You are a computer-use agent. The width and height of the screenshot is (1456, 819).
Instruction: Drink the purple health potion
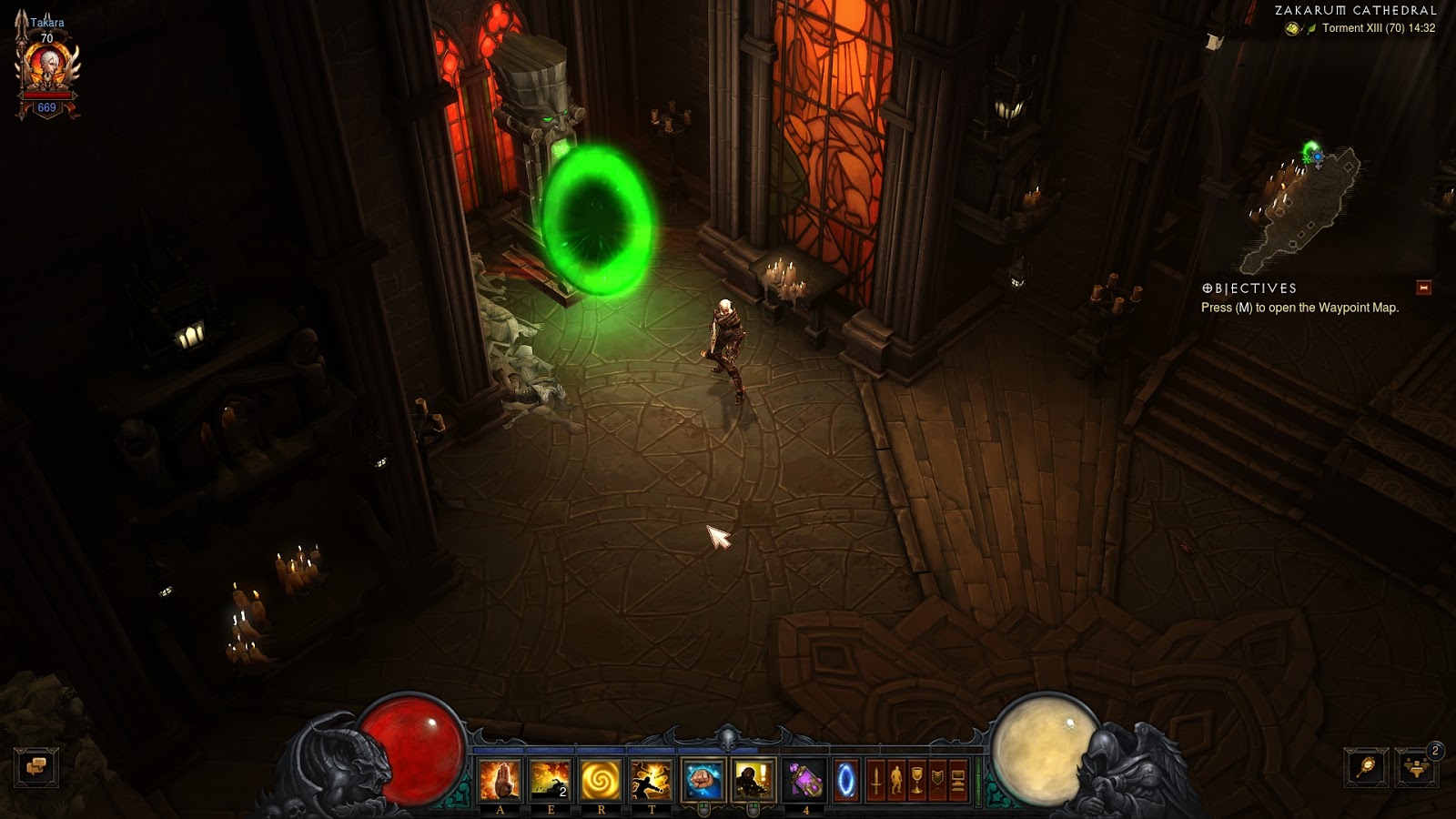(x=805, y=780)
